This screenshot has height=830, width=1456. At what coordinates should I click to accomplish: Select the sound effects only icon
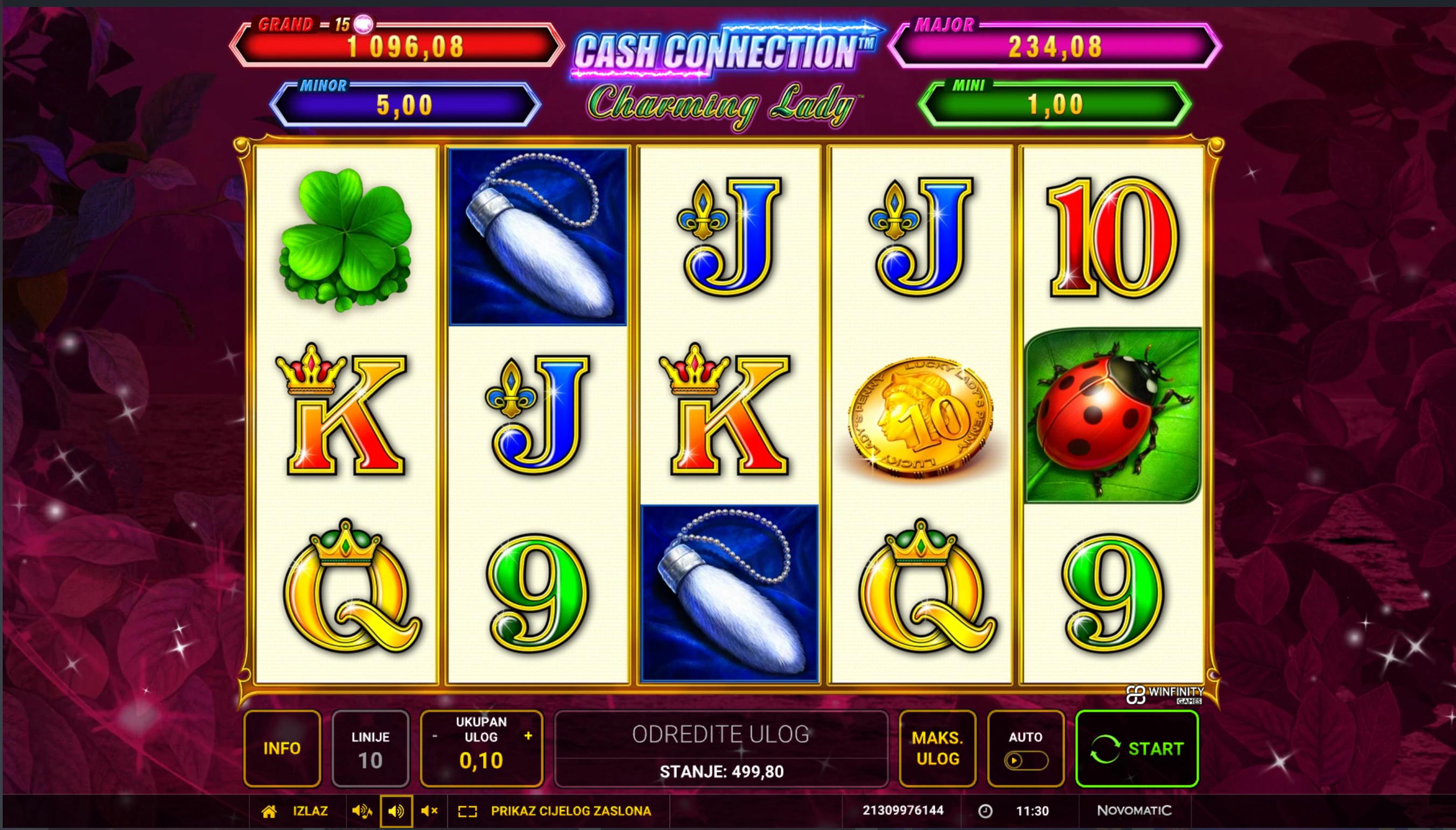(x=396, y=811)
